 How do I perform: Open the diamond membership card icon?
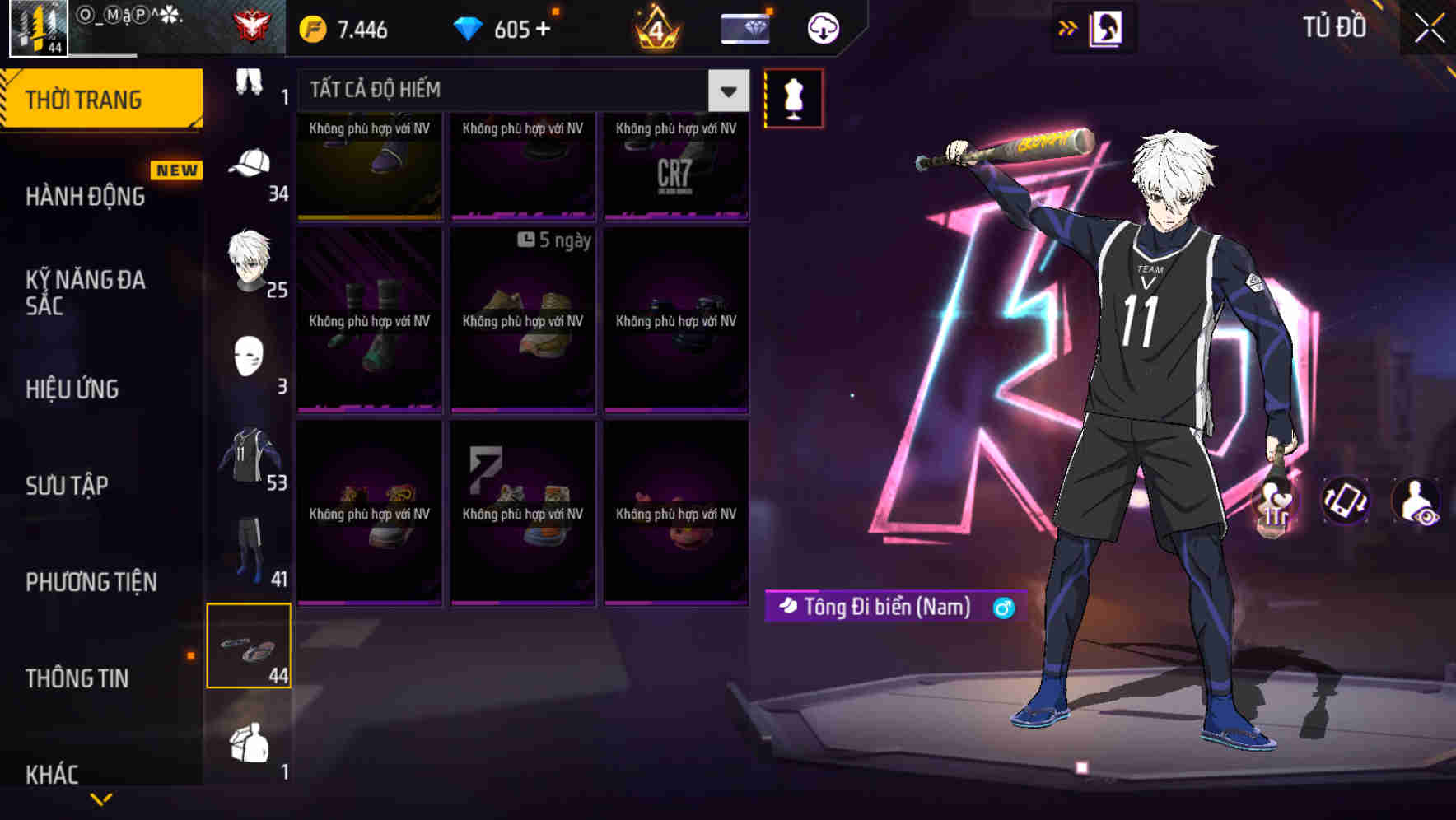pyautogui.click(x=744, y=26)
